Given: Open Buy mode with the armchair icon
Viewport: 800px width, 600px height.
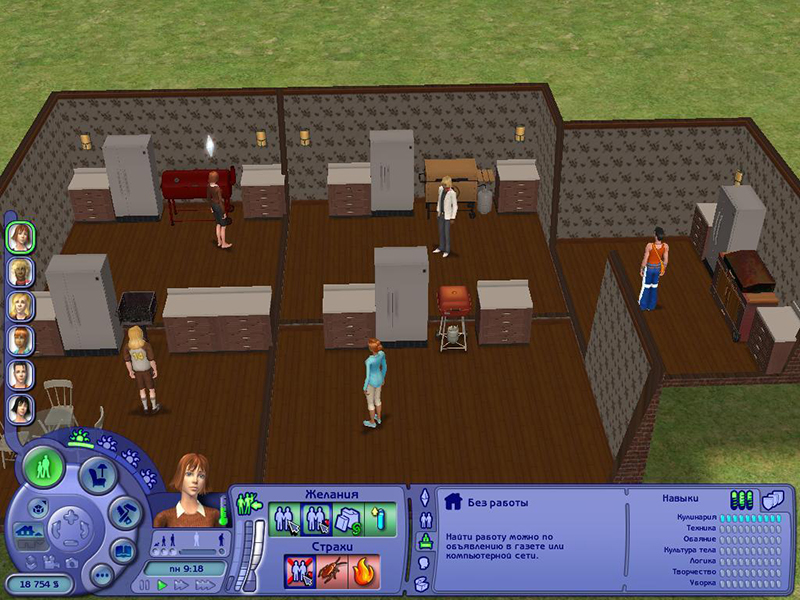Looking at the screenshot, I should pos(98,474).
